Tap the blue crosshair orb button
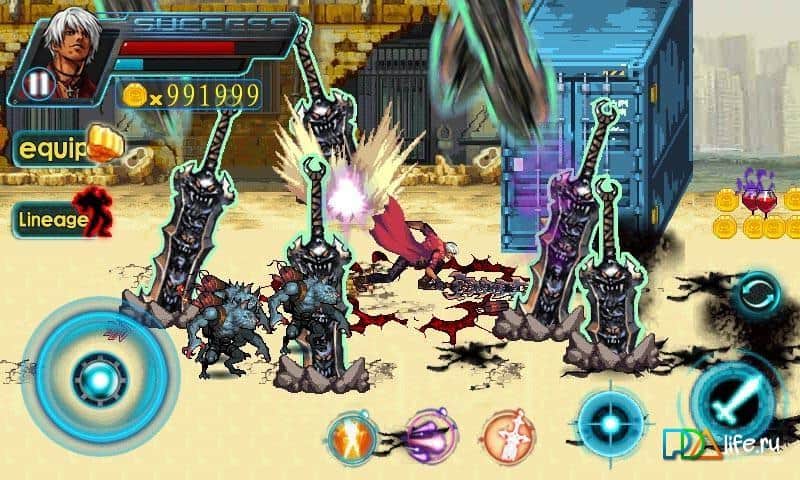This screenshot has width=800, height=480. click(x=611, y=422)
